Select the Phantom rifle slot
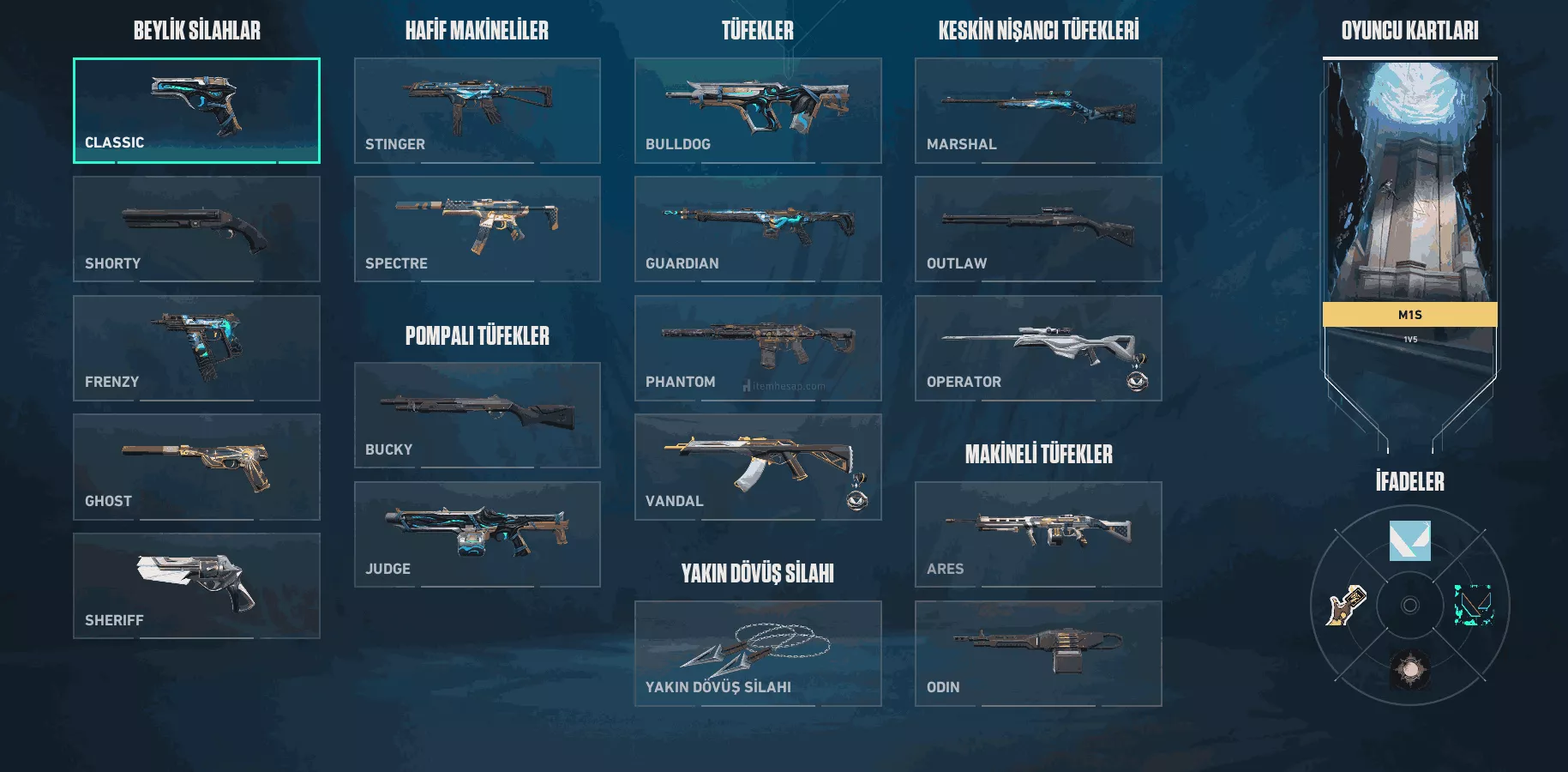Viewport: 1568px width, 772px height. pyautogui.click(x=758, y=348)
